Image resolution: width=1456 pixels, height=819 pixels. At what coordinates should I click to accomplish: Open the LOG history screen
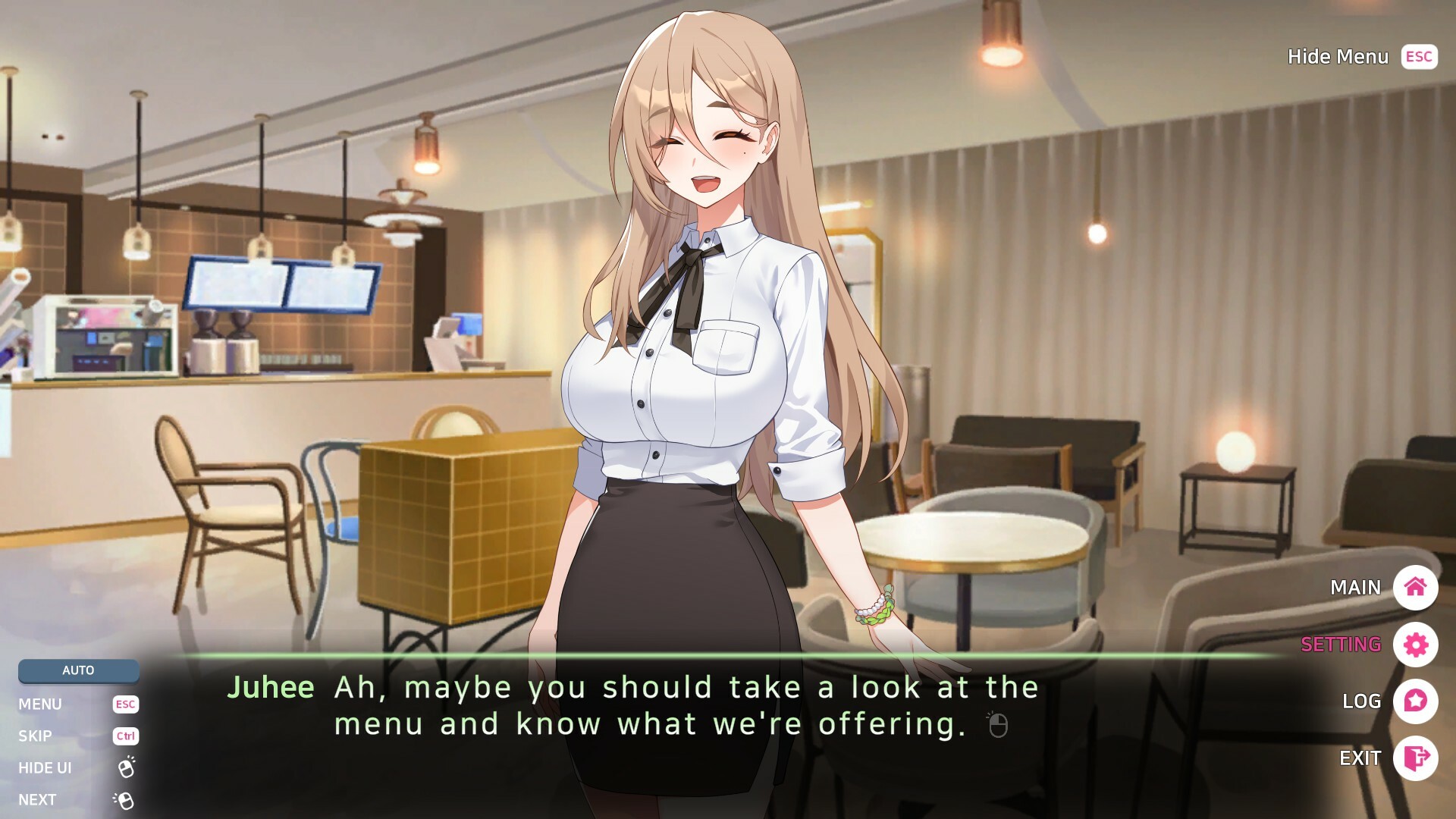1360,701
